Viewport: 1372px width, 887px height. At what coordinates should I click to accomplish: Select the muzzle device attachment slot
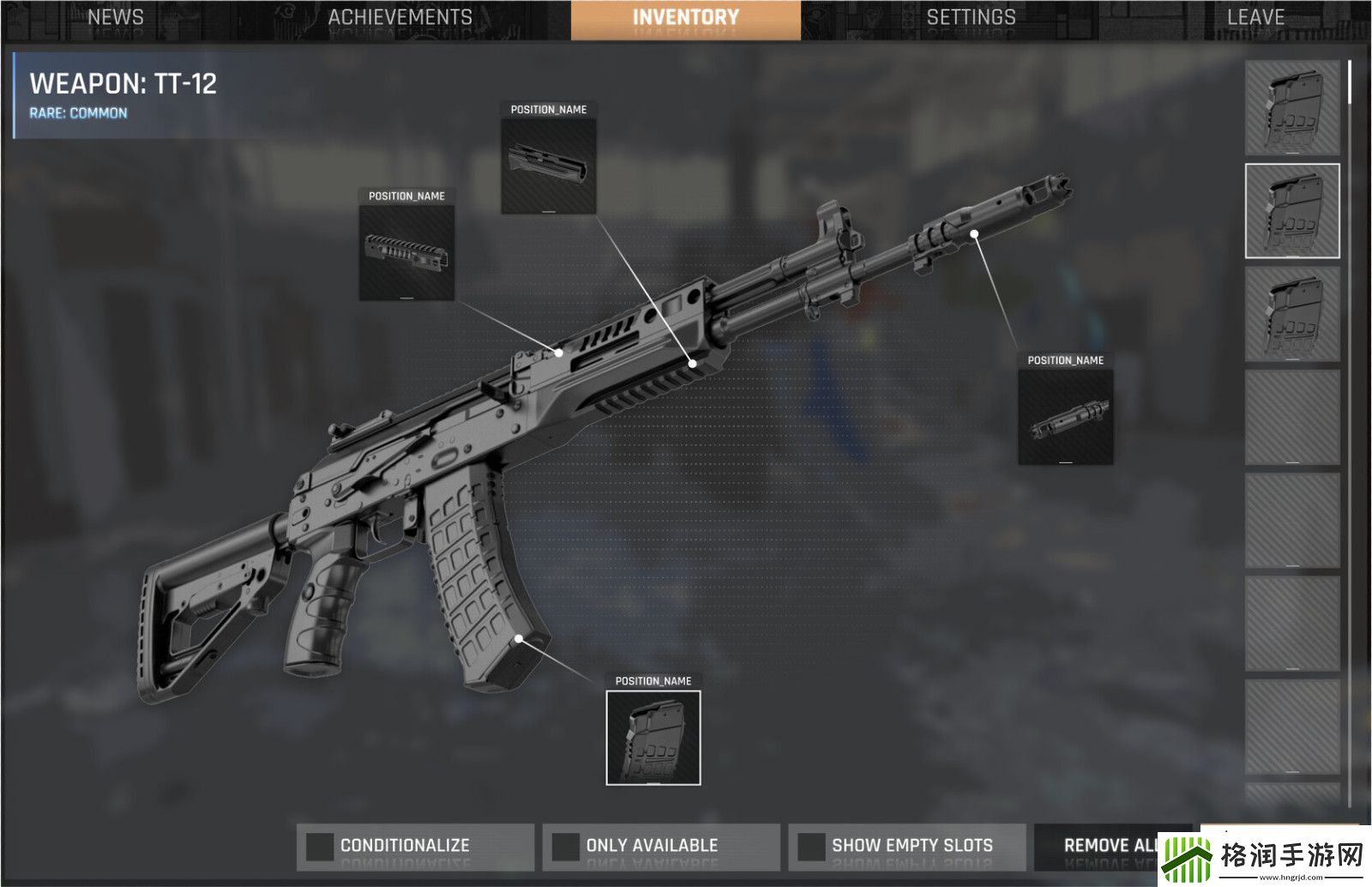point(1065,418)
